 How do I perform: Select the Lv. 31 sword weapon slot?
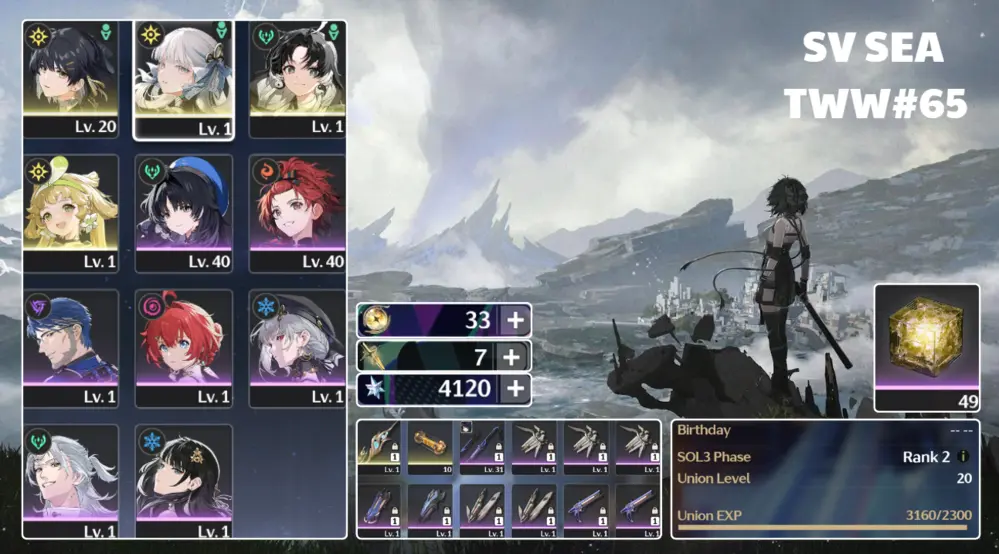click(485, 447)
